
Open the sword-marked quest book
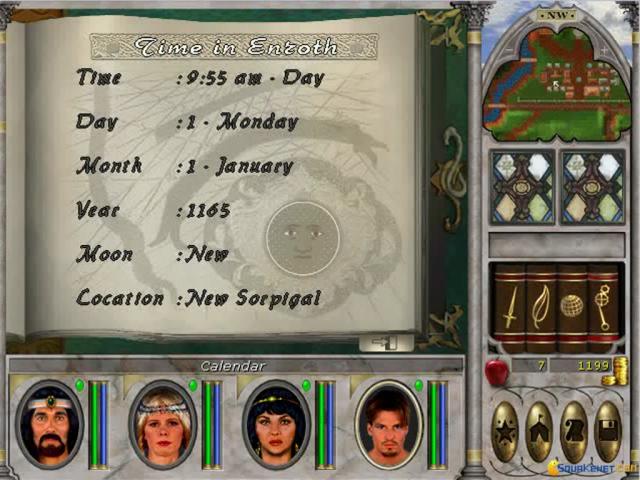point(511,306)
